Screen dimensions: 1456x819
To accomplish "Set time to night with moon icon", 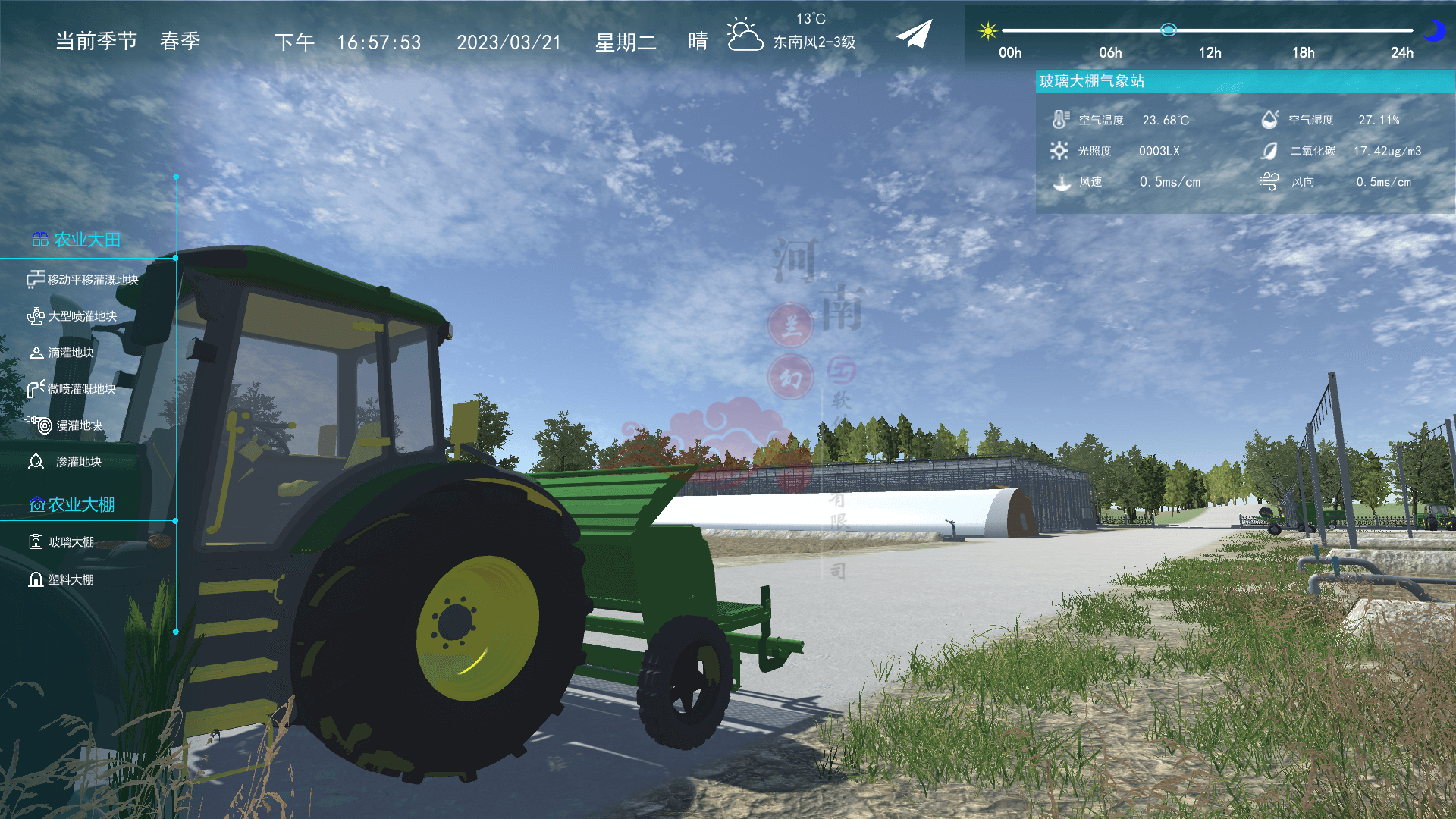I will pos(1433,31).
